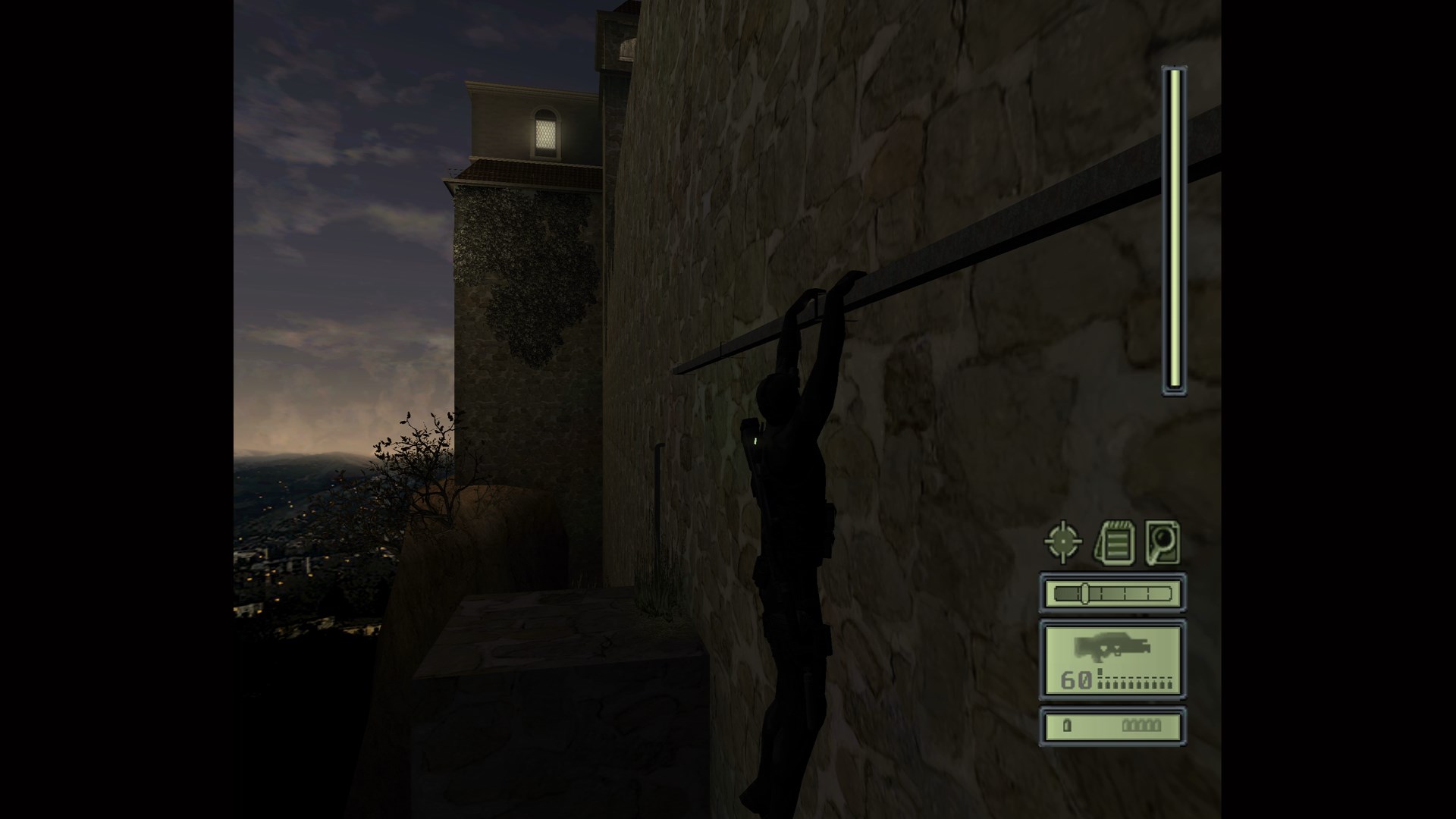Click the spare magazines icon on the item bar
The width and height of the screenshot is (1456, 819).
pyautogui.click(x=1141, y=725)
